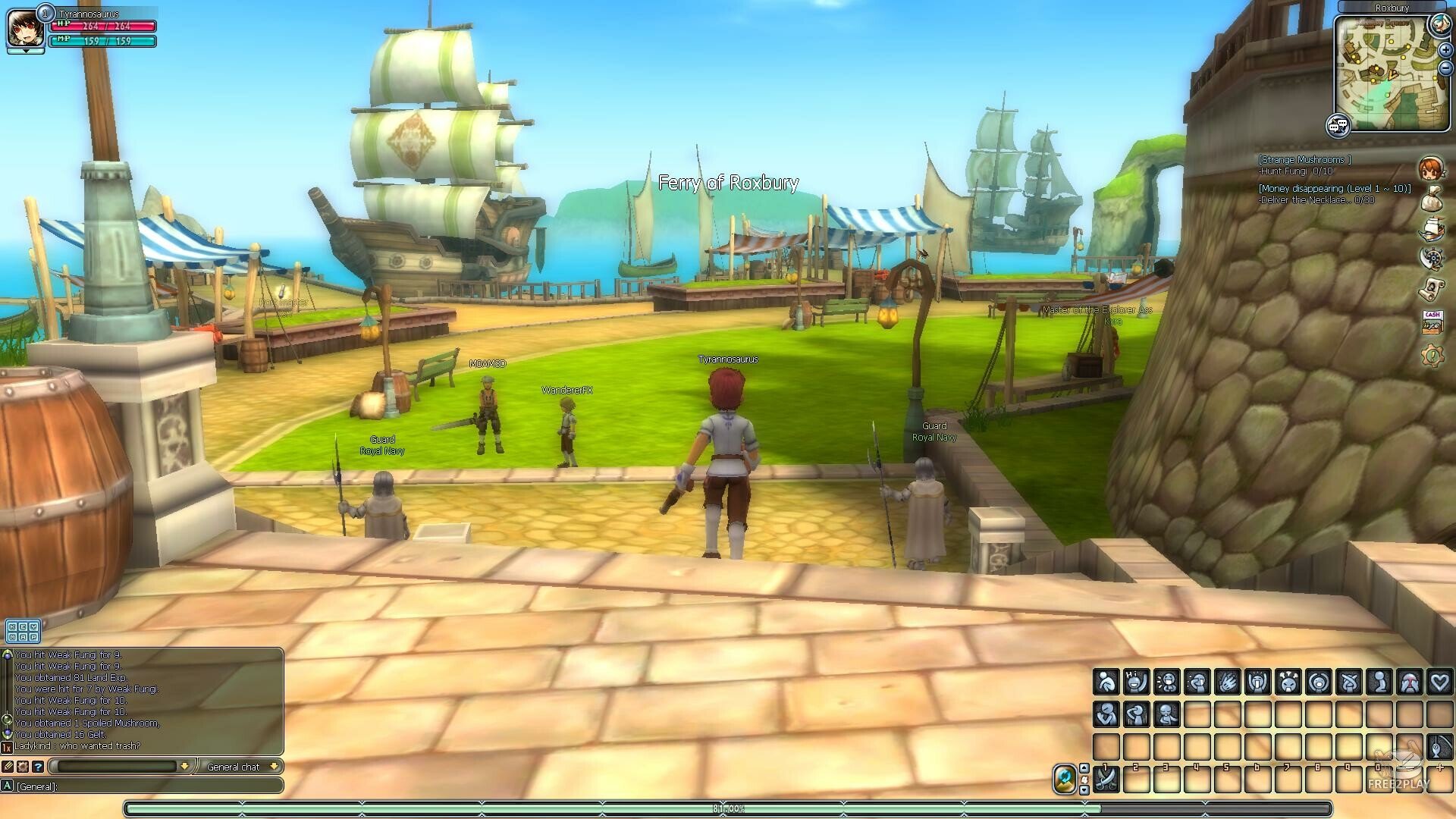Screen dimensions: 1456x819
Task: Open the General chat channel dropdown
Action: [x=240, y=767]
